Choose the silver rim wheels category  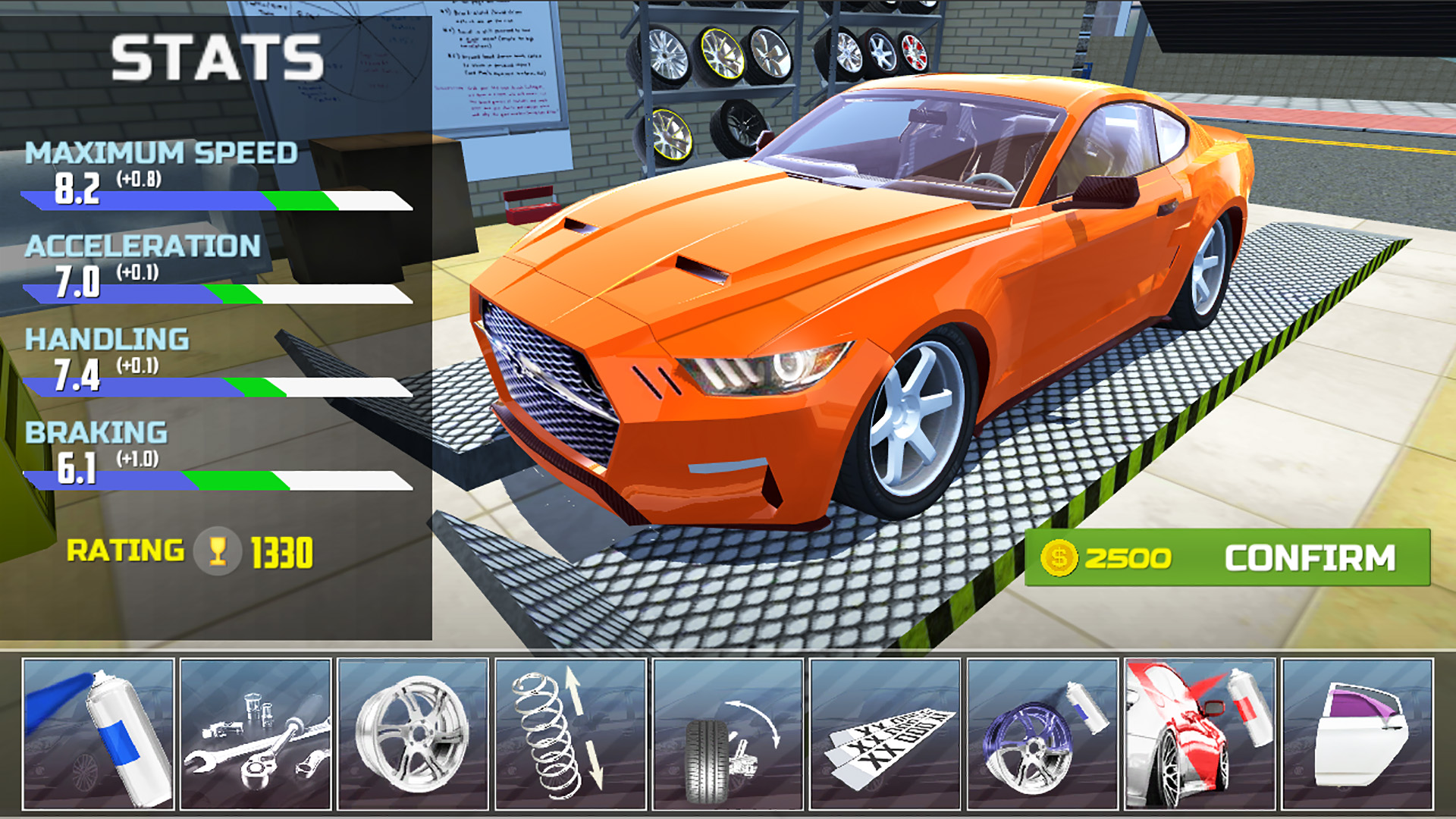[413, 734]
